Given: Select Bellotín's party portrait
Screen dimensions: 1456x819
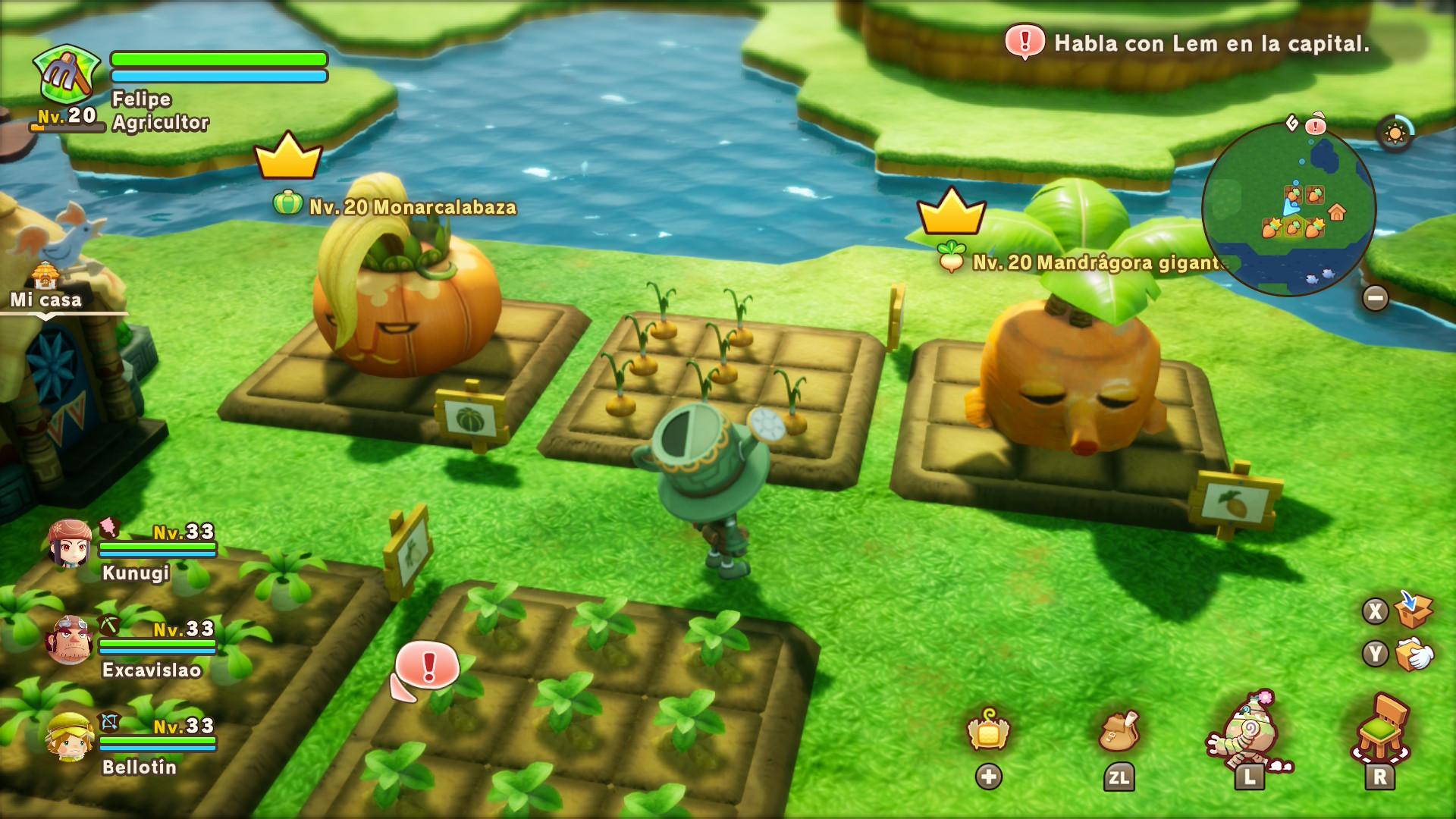Looking at the screenshot, I should 70,736.
